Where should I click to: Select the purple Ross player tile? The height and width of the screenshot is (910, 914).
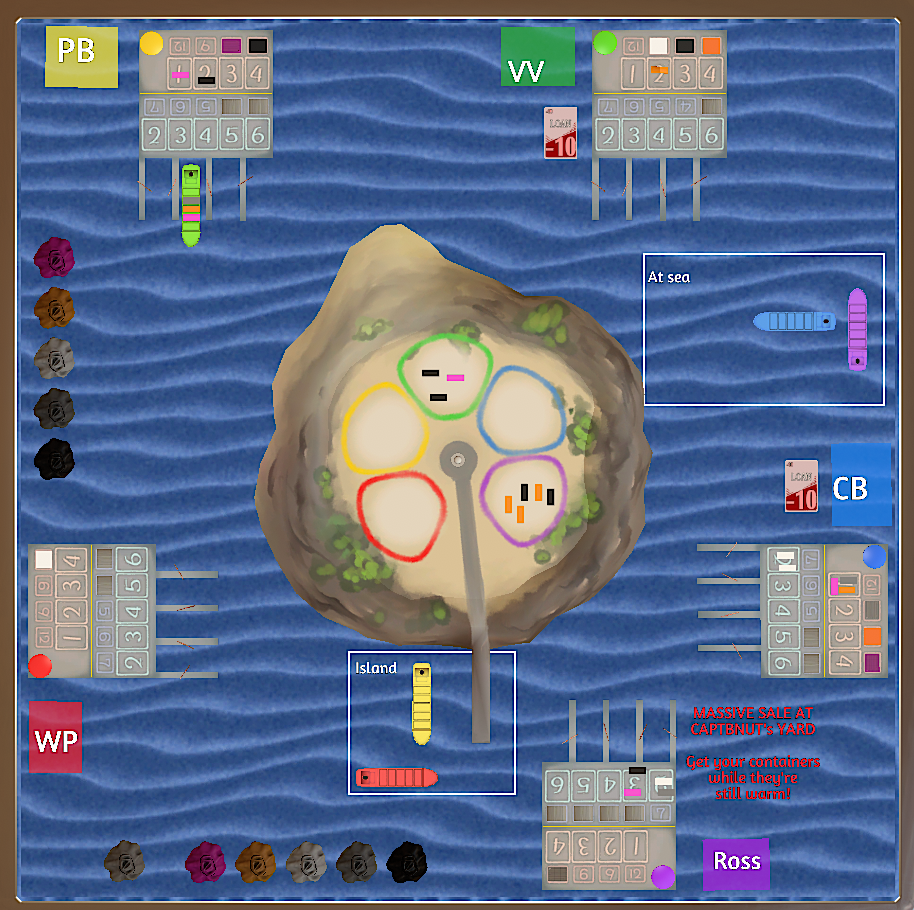(x=736, y=863)
